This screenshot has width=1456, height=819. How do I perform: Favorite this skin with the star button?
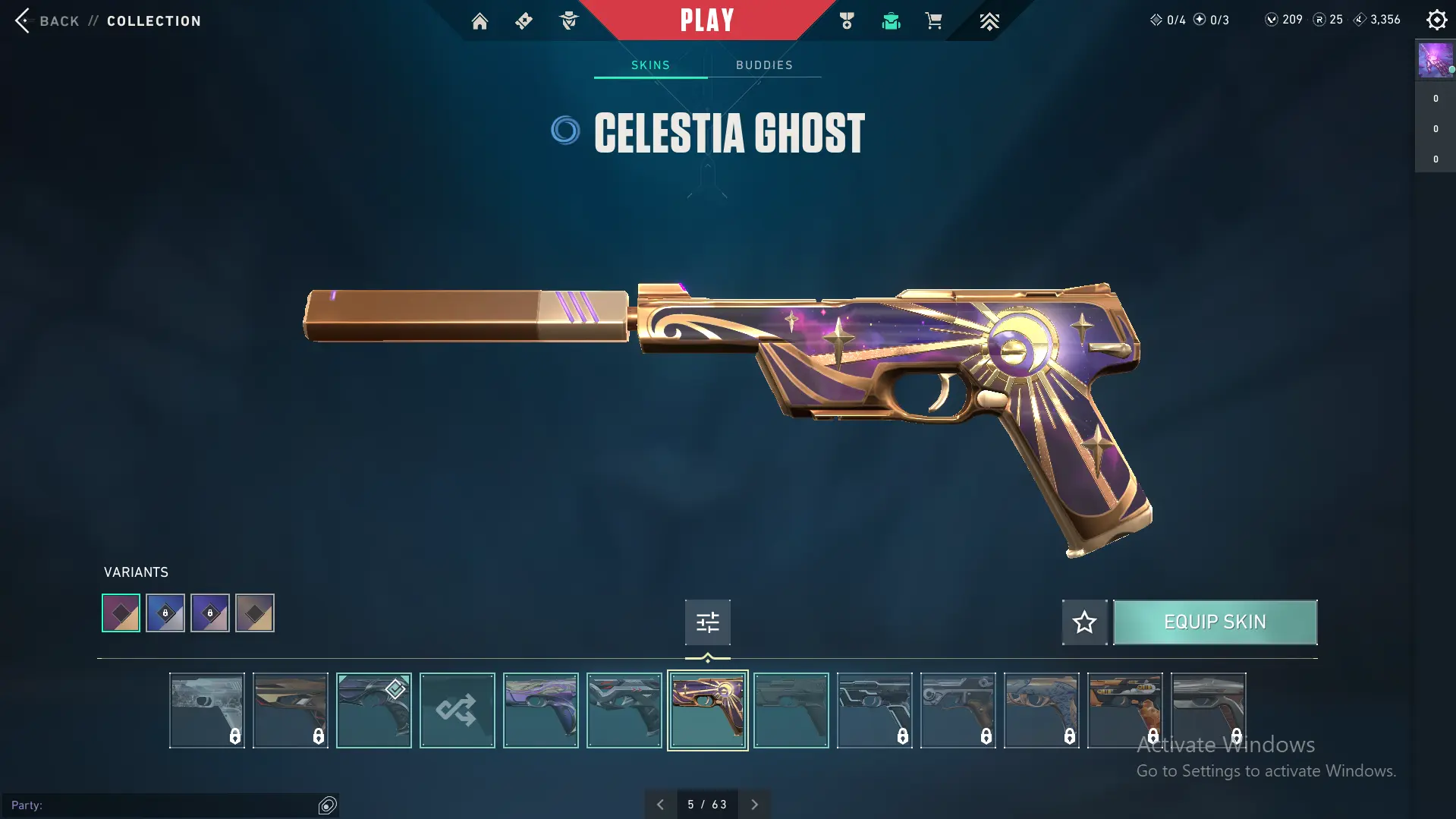pos(1084,622)
